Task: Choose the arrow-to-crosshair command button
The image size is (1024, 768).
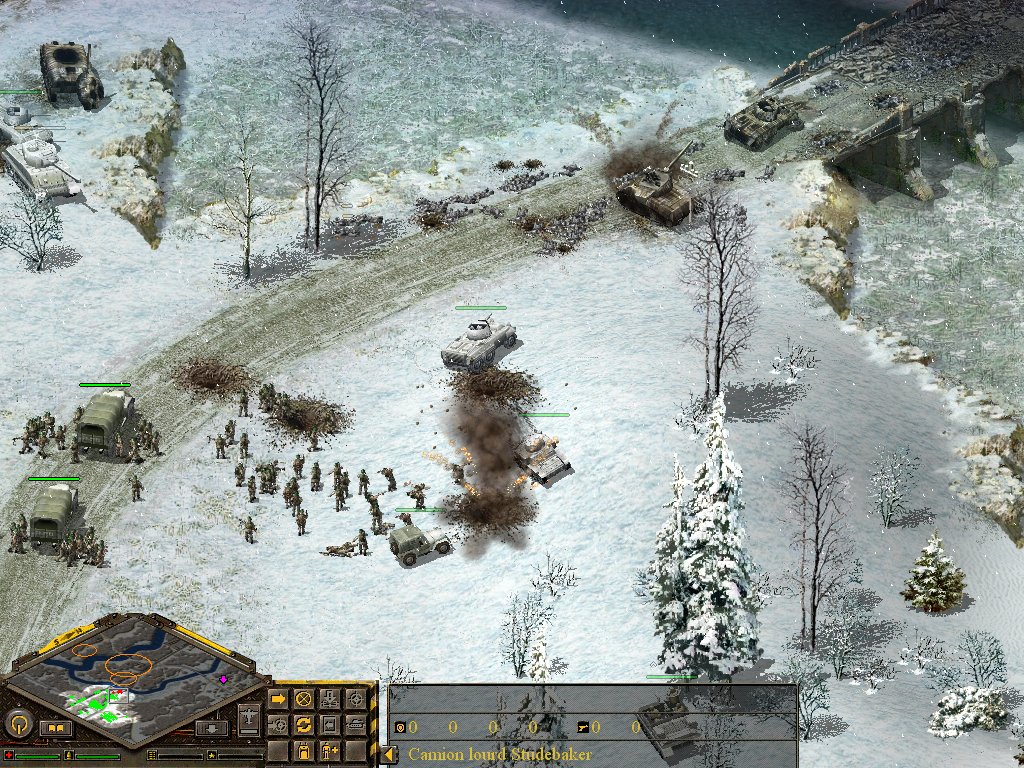Action: 278,724
